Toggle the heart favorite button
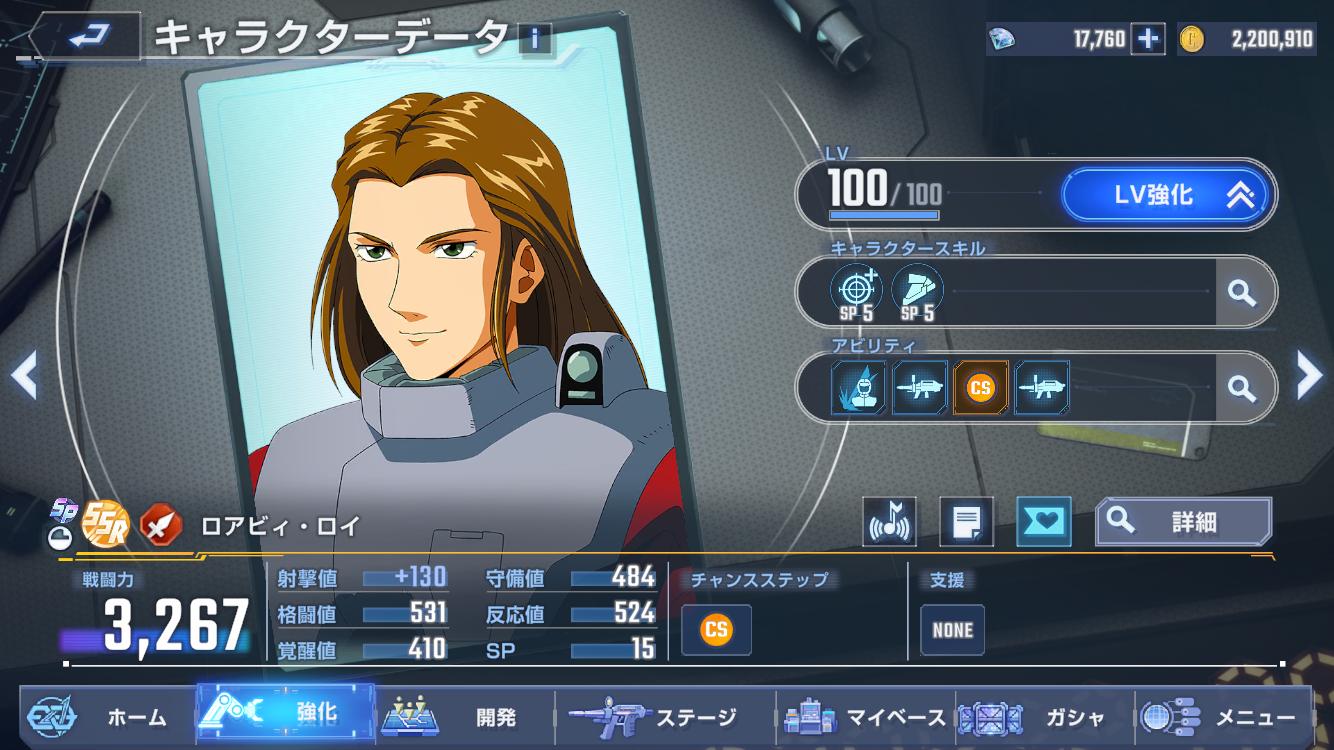 coord(1043,521)
